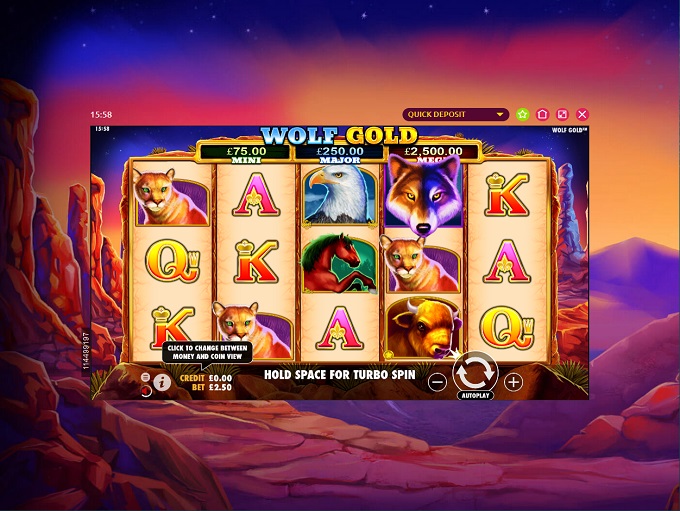Add game to favourites with star icon
This screenshot has height=511, width=680.
point(522,114)
